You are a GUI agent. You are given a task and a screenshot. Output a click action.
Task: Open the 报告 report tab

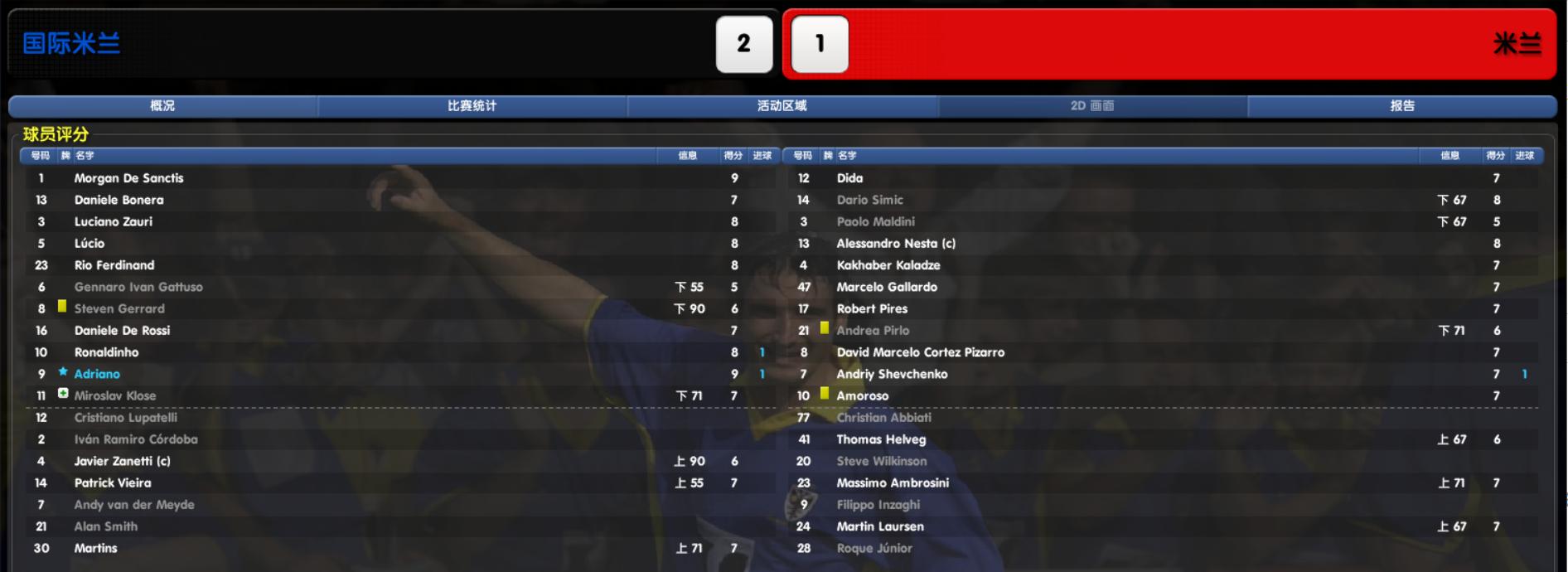click(1402, 106)
